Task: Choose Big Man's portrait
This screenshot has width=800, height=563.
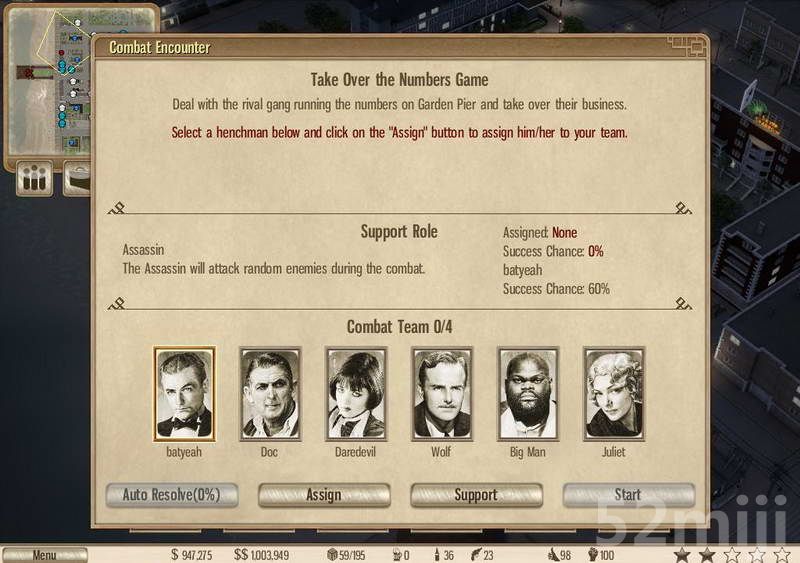Action: [528, 394]
